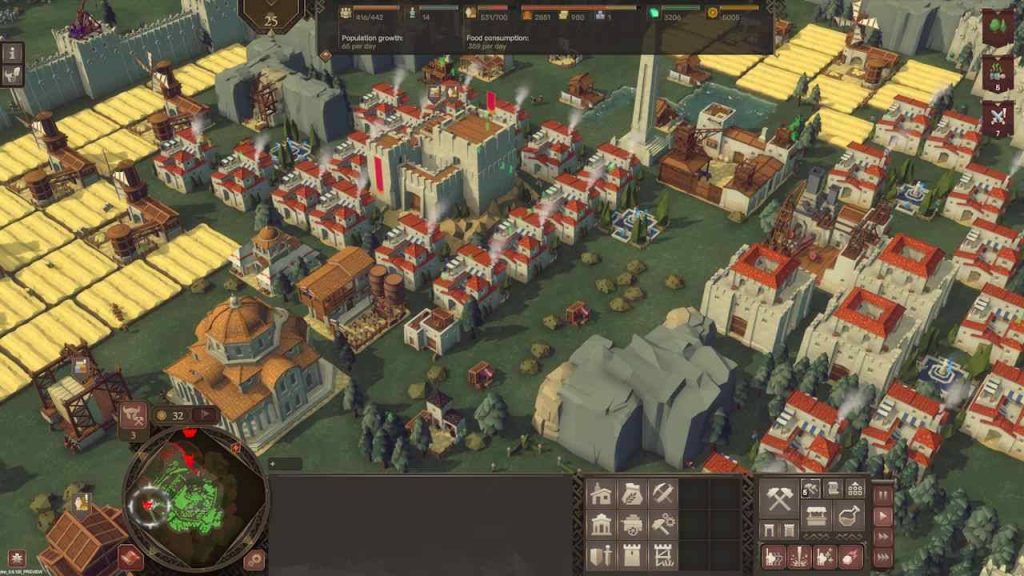Open the shield and sword military category

[602, 554]
